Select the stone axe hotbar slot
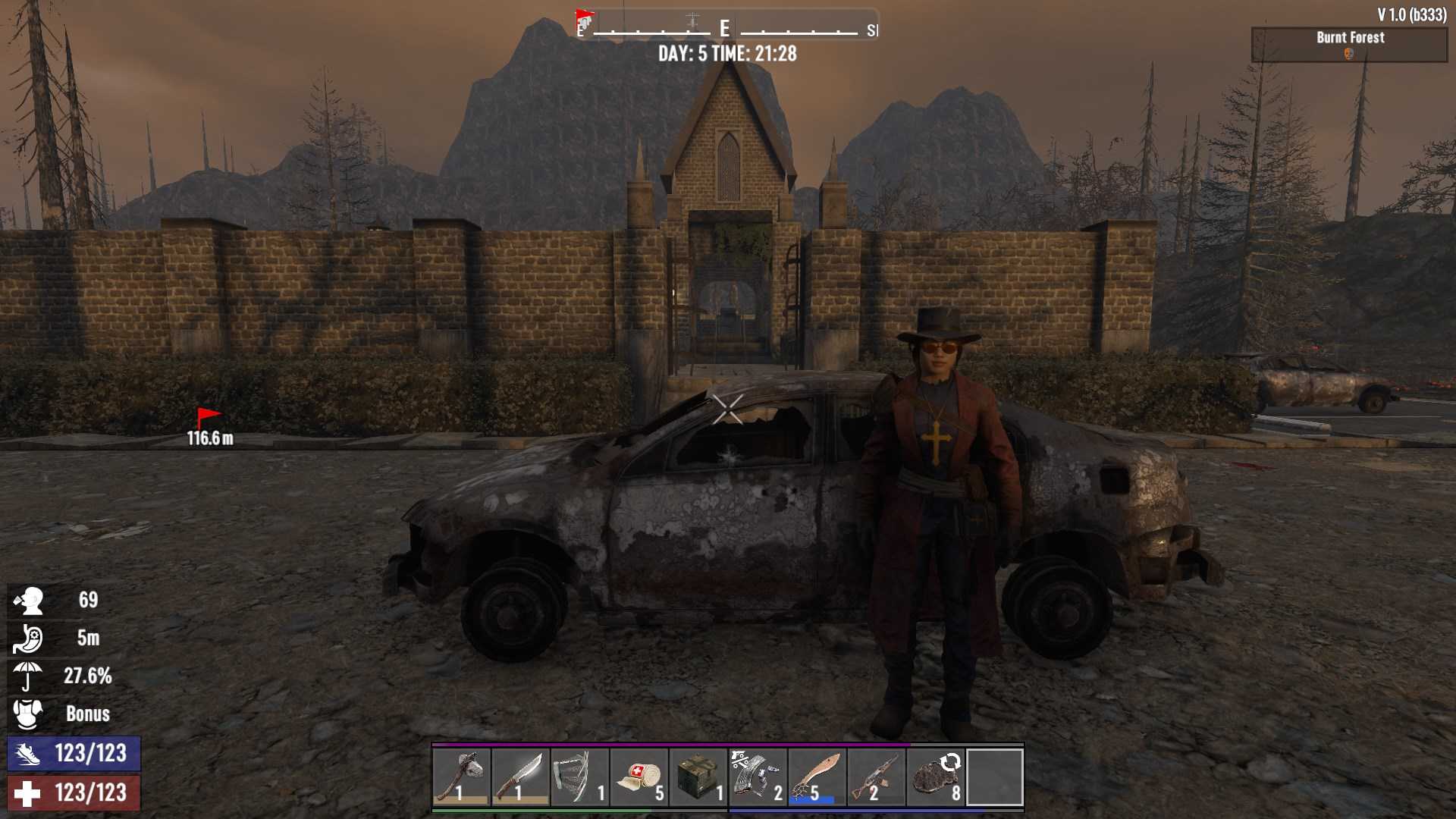Viewport: 1456px width, 819px height. 462,777
